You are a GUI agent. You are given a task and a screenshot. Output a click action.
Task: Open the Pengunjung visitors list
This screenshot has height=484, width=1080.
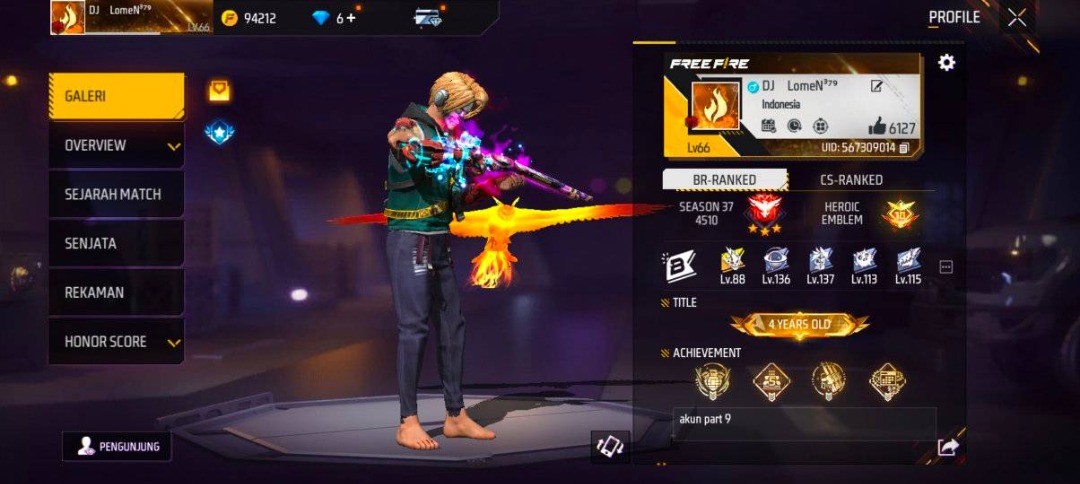pos(117,446)
